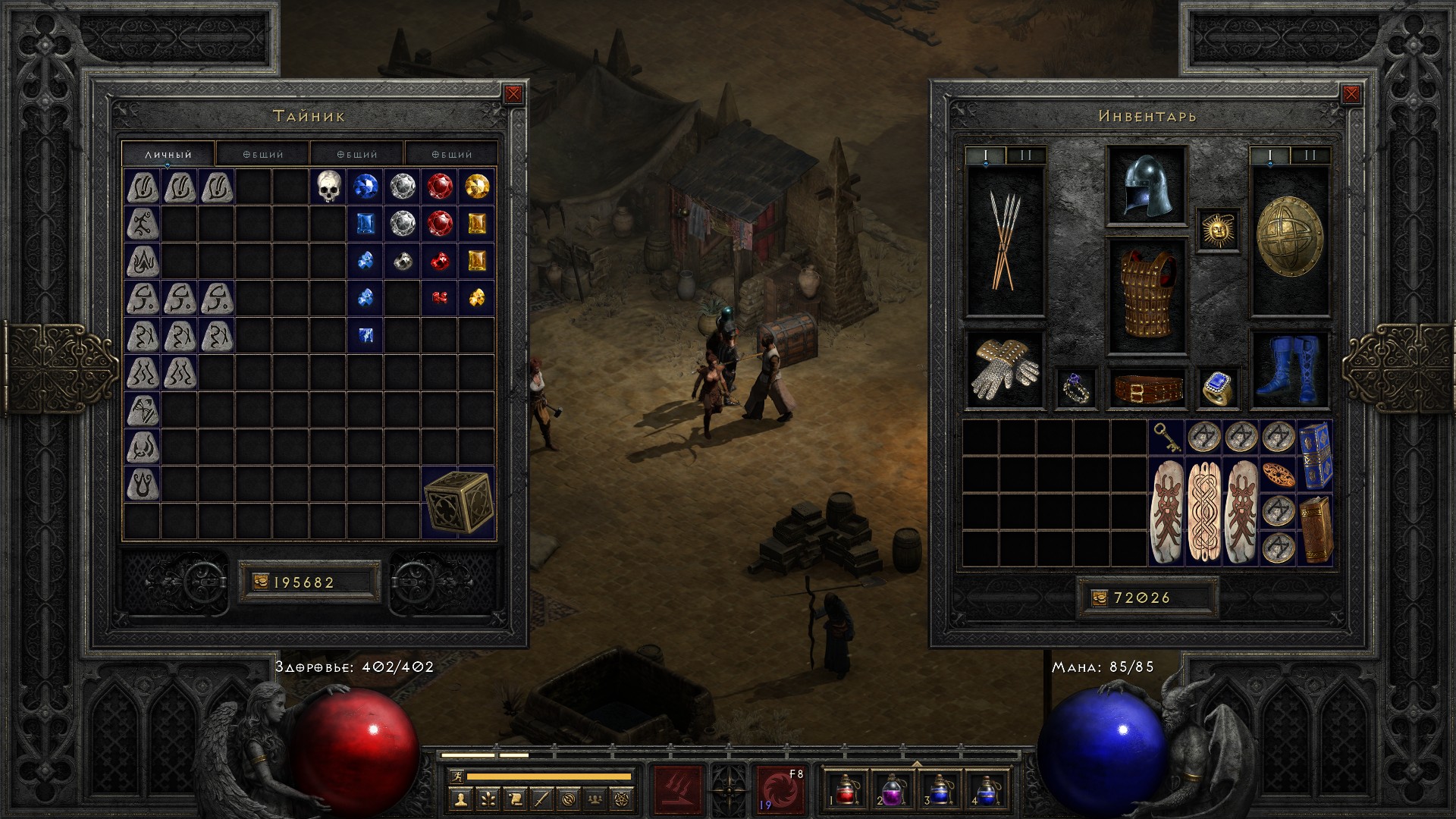Switch to the Личный stash tab
This screenshot has height=819, width=1456.
pyautogui.click(x=168, y=154)
